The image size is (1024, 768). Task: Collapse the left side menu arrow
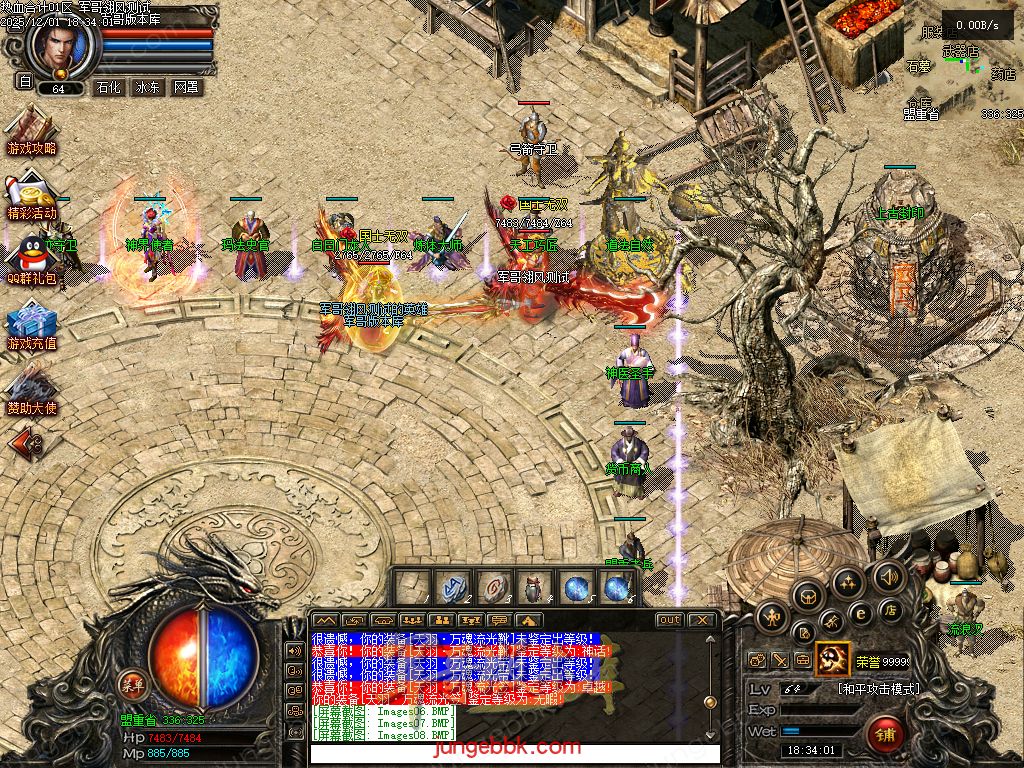27,441
